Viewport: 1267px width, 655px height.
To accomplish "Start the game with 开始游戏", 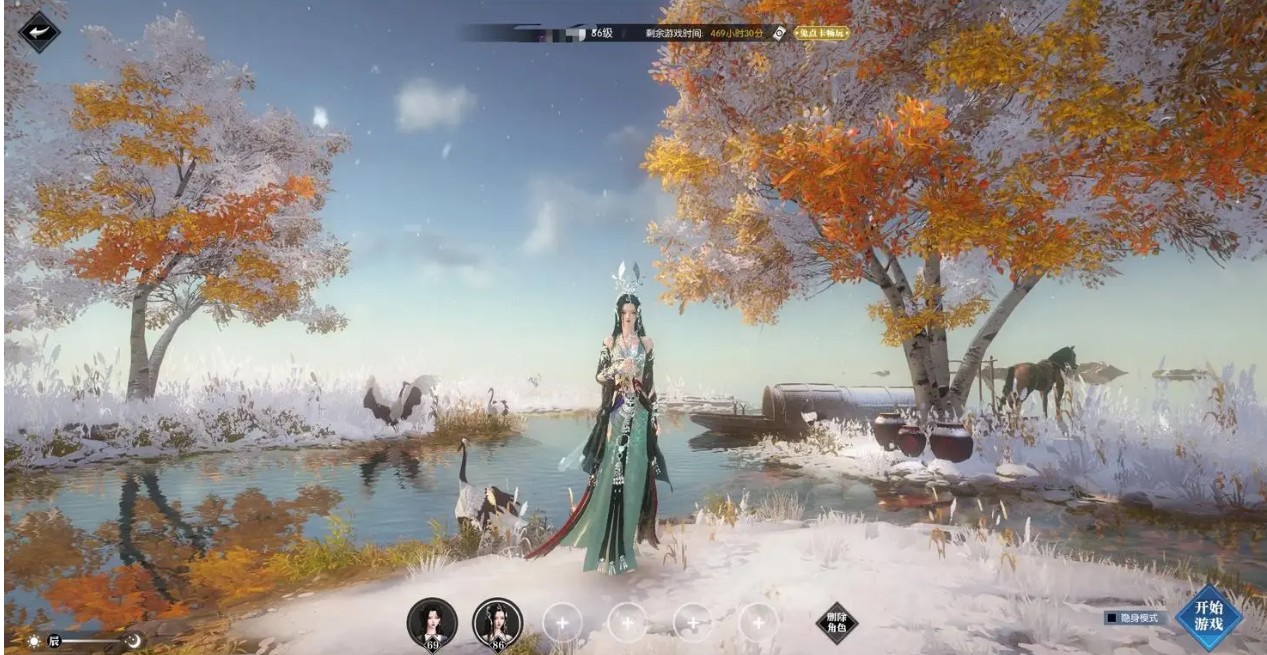I will (1208, 617).
